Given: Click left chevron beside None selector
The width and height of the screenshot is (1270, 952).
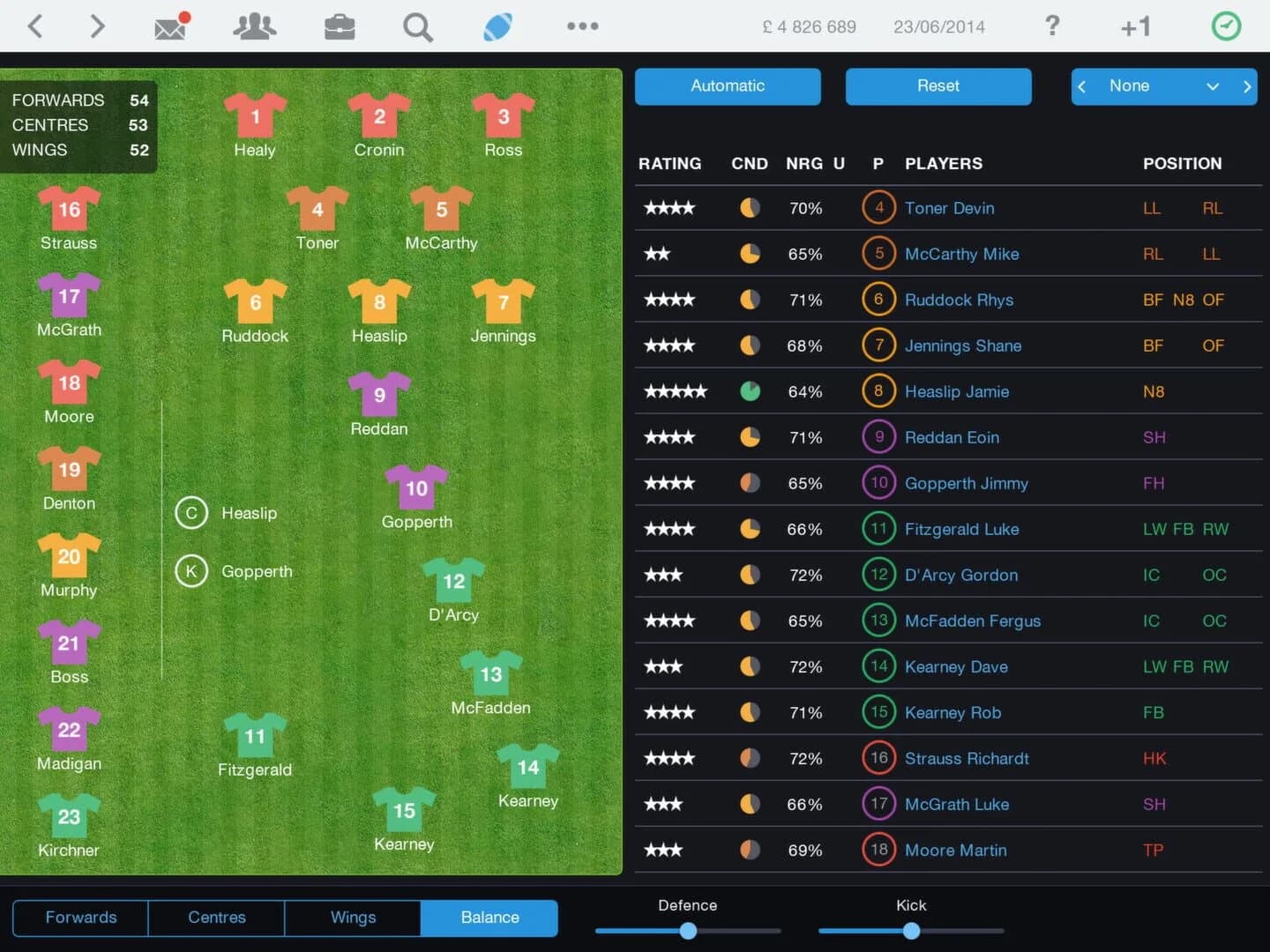Looking at the screenshot, I should [1082, 86].
